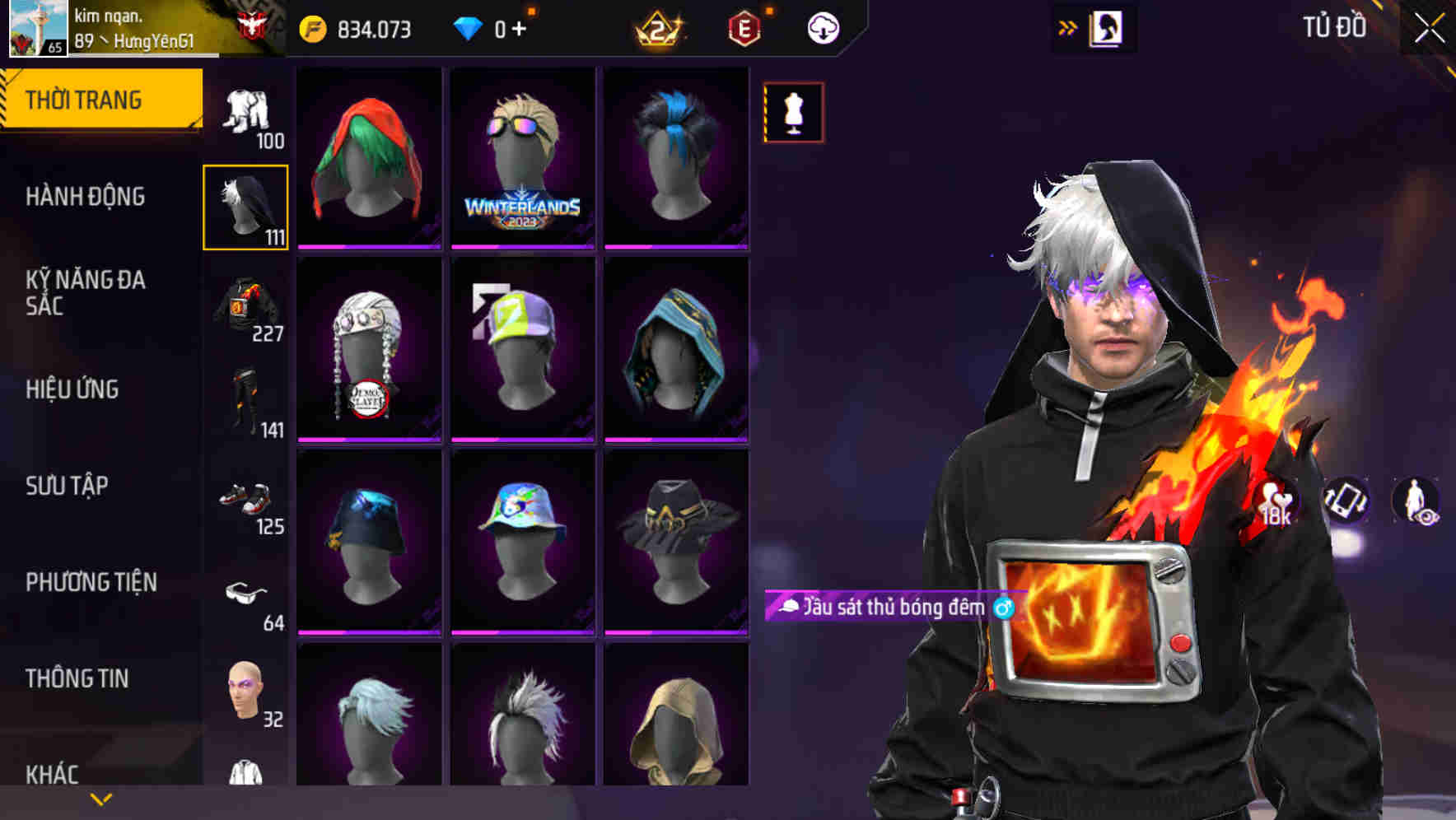The image size is (1456, 820).
Task: Open the rank crown icon showing level 2
Action: (x=659, y=26)
